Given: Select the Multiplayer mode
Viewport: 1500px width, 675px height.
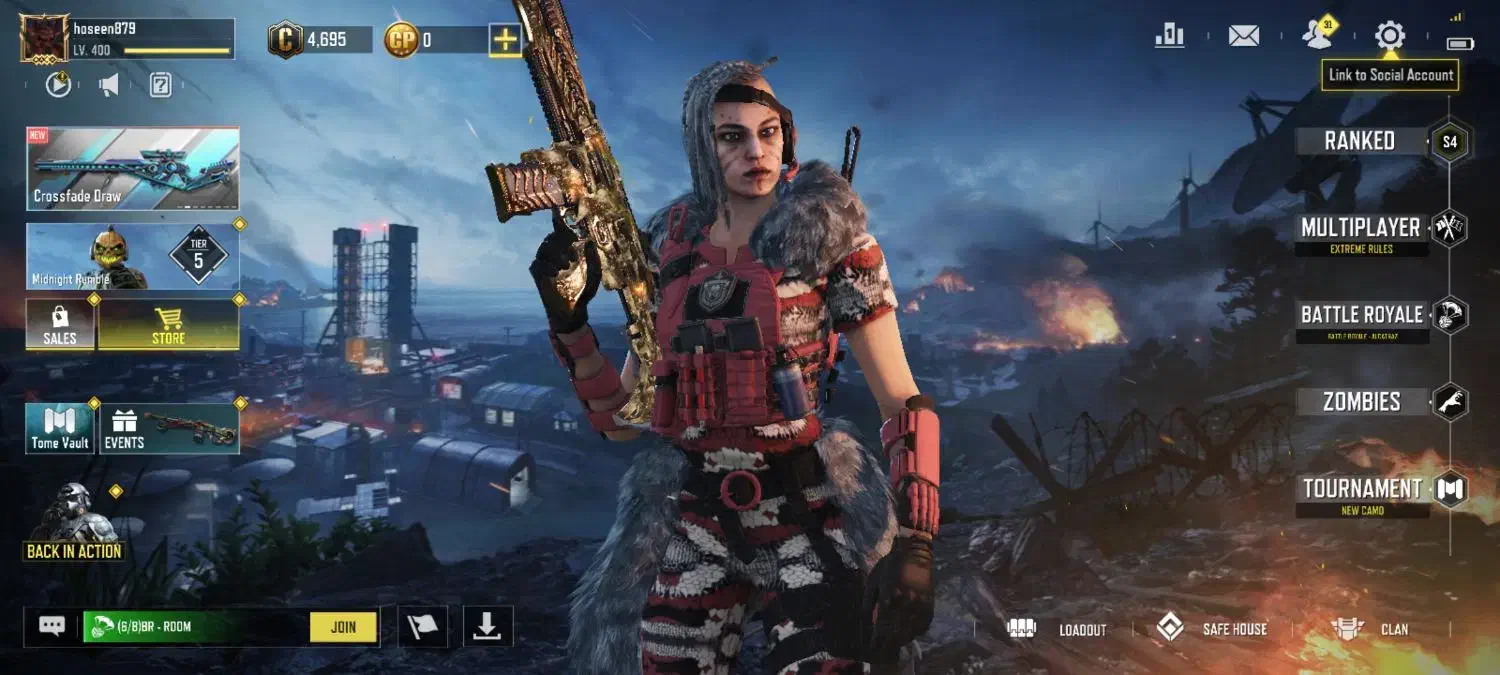Looking at the screenshot, I should pos(1360,229).
